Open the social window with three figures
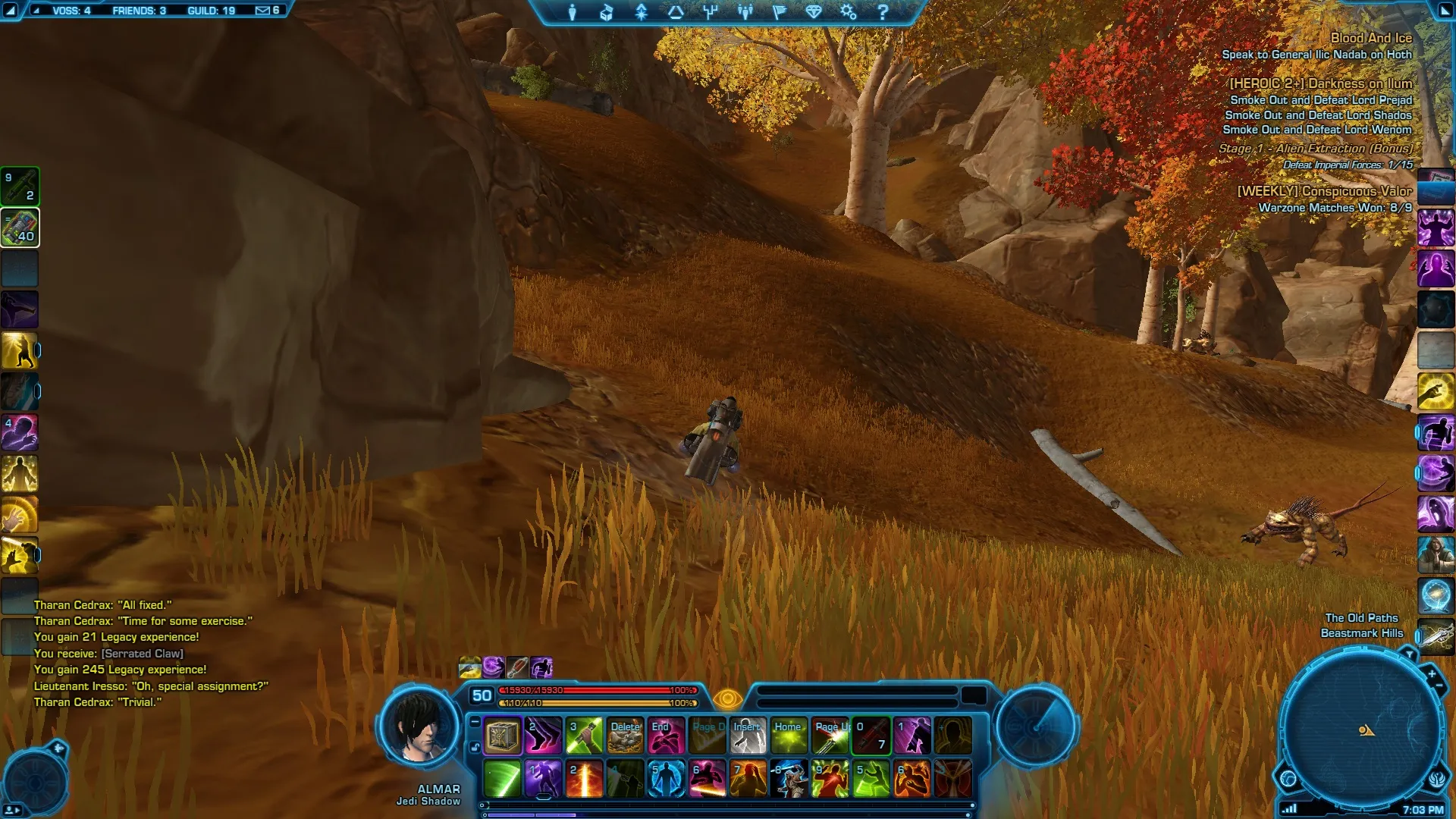 pos(745,12)
